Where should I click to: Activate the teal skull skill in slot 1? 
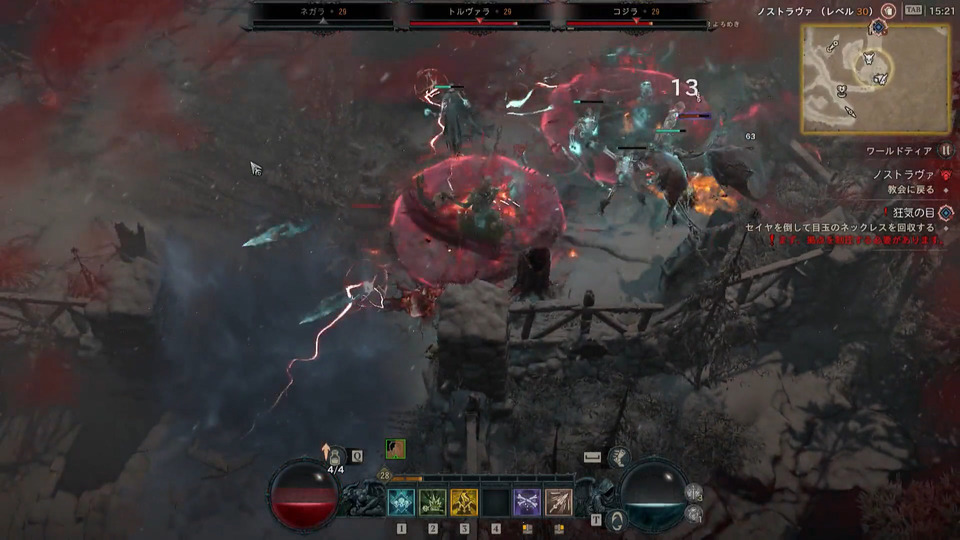(401, 502)
